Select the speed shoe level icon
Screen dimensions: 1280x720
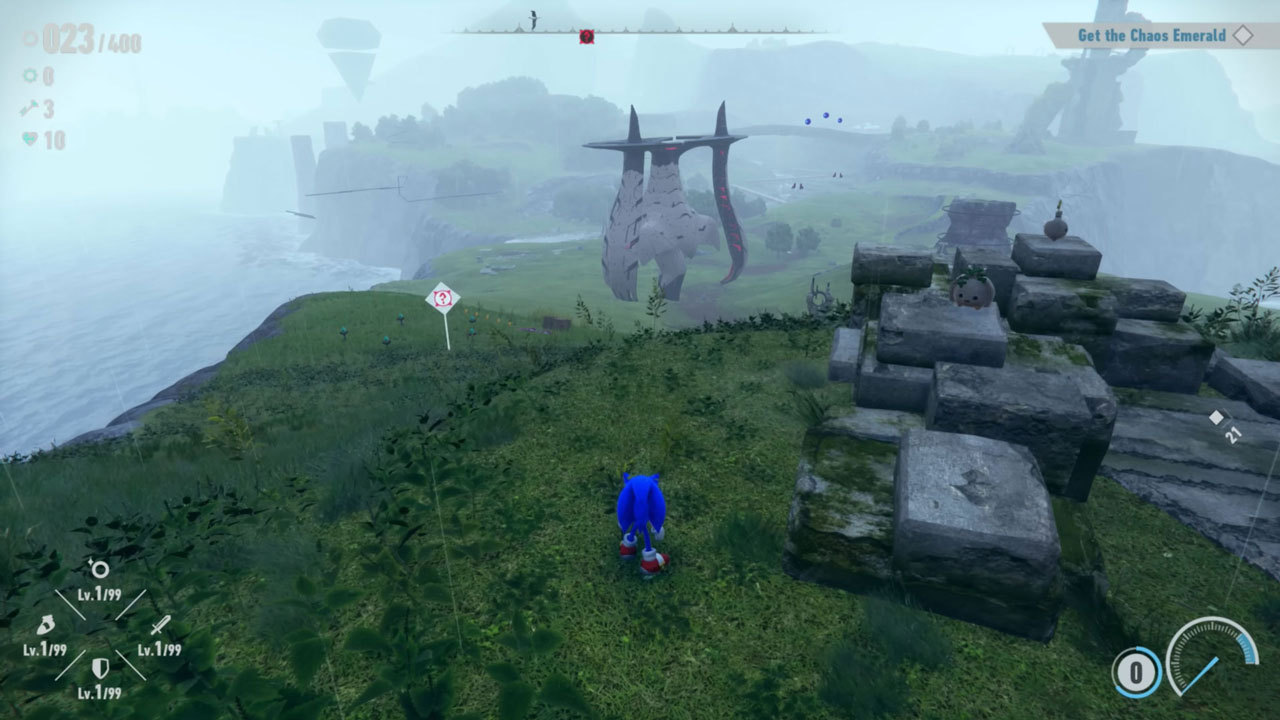(45, 626)
